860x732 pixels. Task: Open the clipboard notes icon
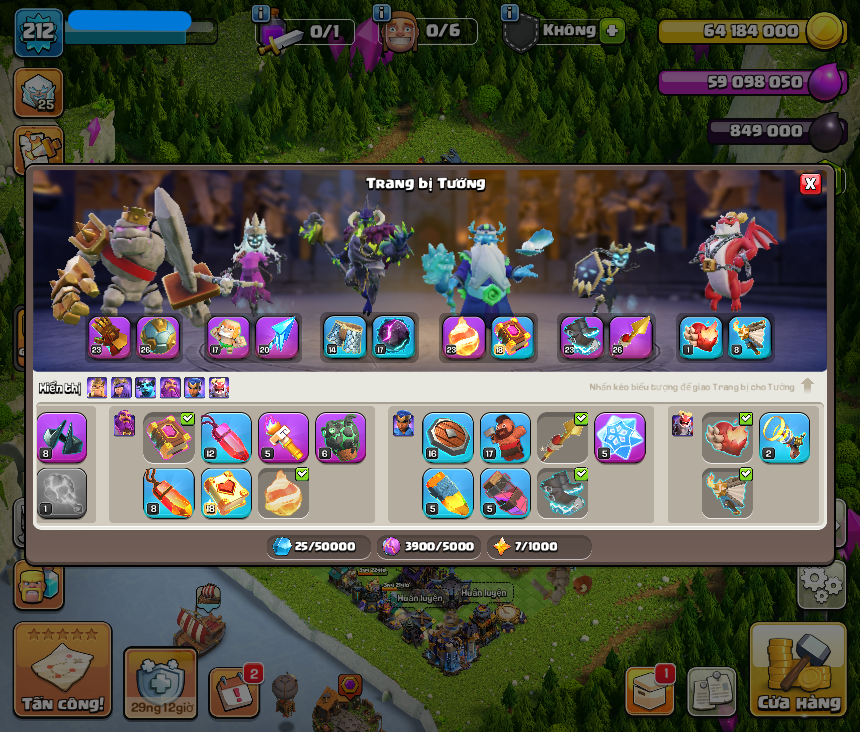(x=711, y=691)
